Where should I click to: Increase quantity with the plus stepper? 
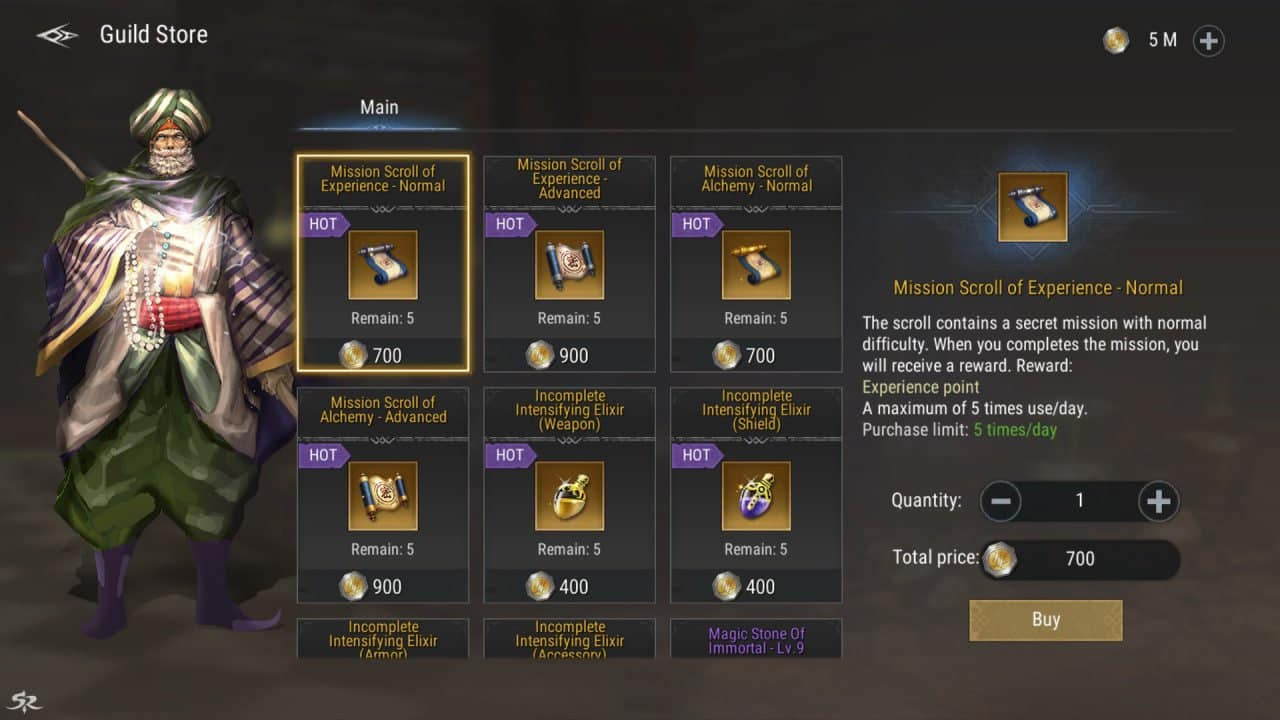coord(1158,500)
